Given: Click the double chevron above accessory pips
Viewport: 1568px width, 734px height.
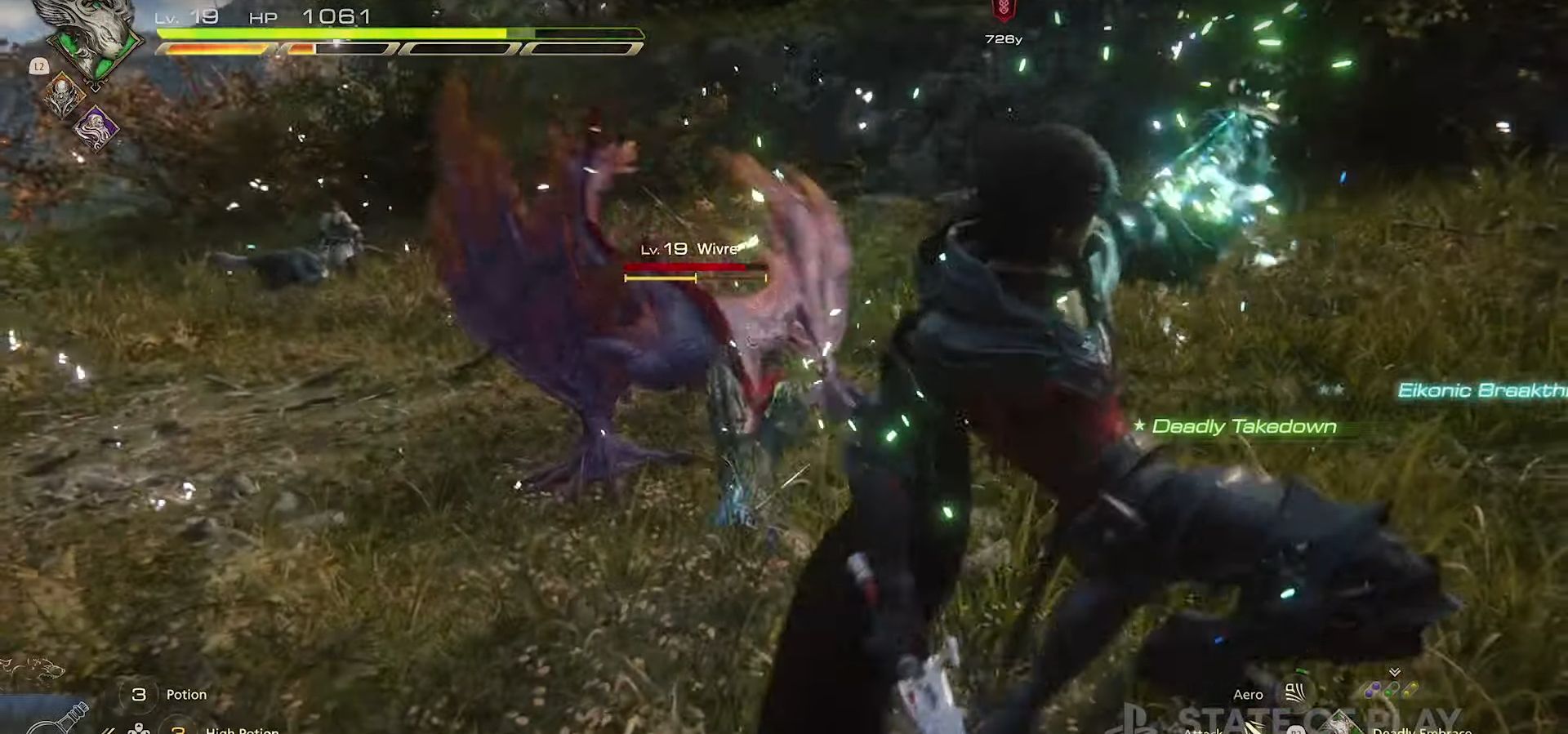Looking at the screenshot, I should click(1395, 671).
